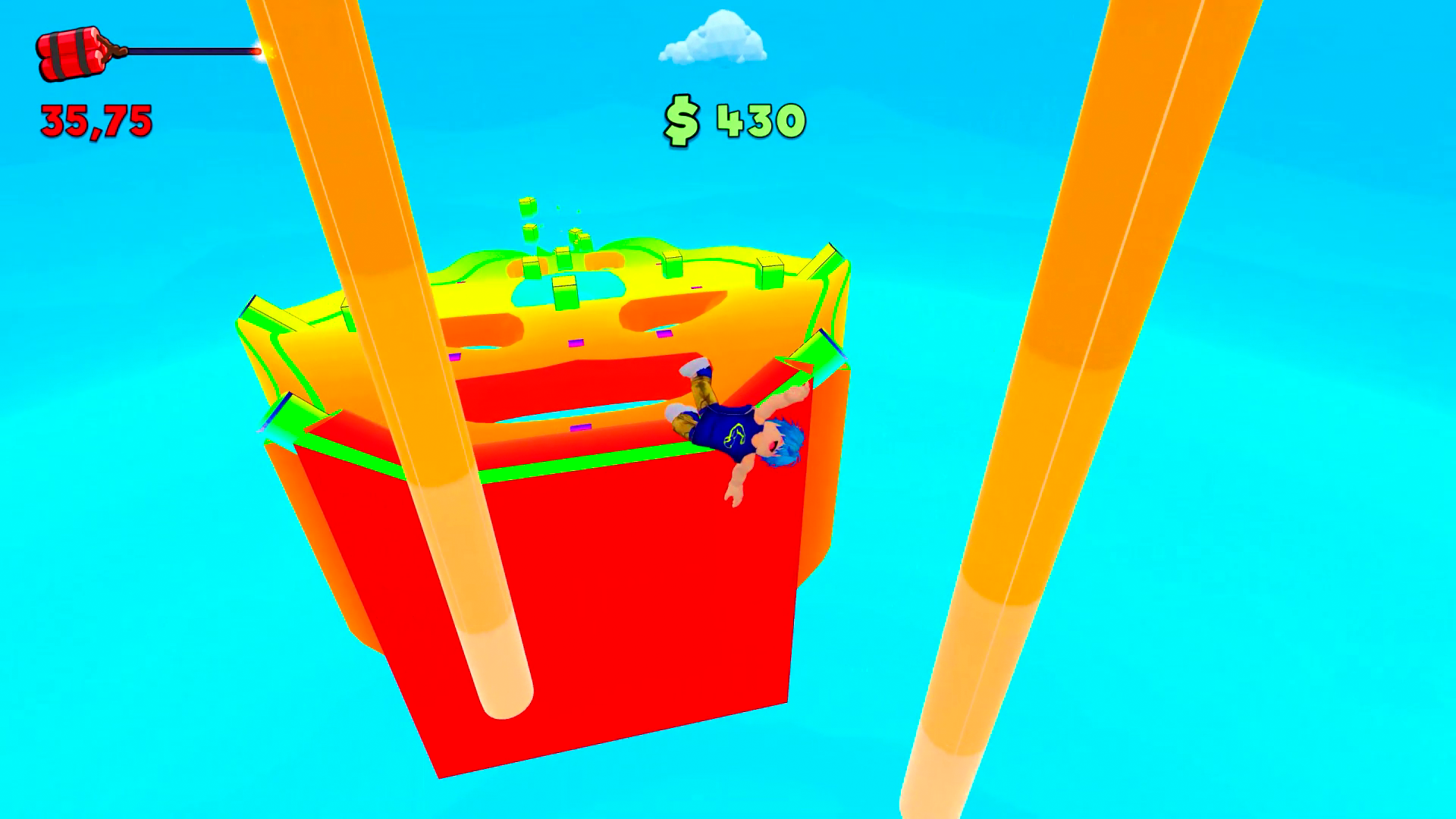Click the white cloud in the sky

click(713, 38)
